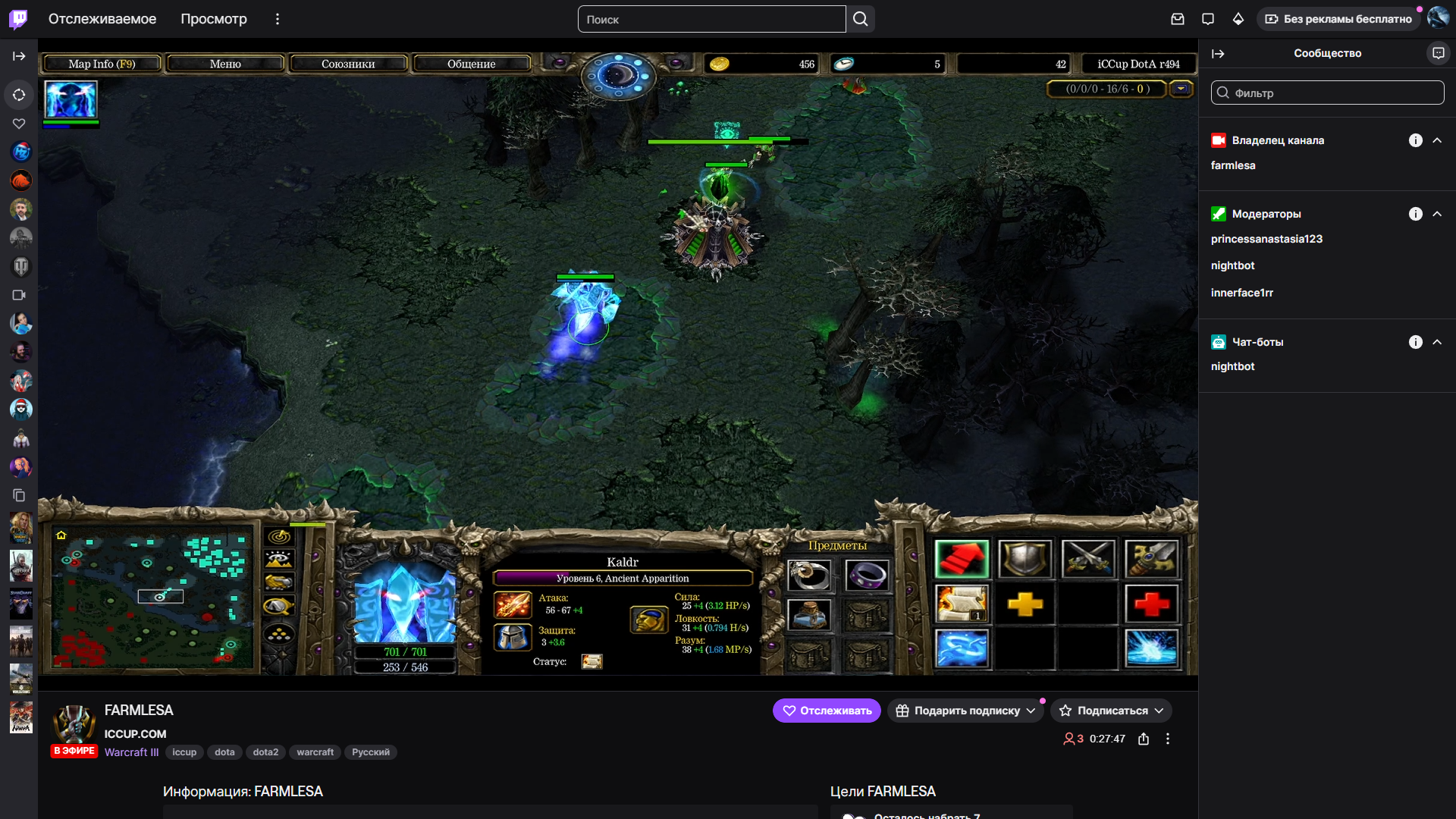This screenshot has height=819, width=1456.
Task: Open the red cross hero skills menu
Action: pyautogui.click(x=1151, y=604)
